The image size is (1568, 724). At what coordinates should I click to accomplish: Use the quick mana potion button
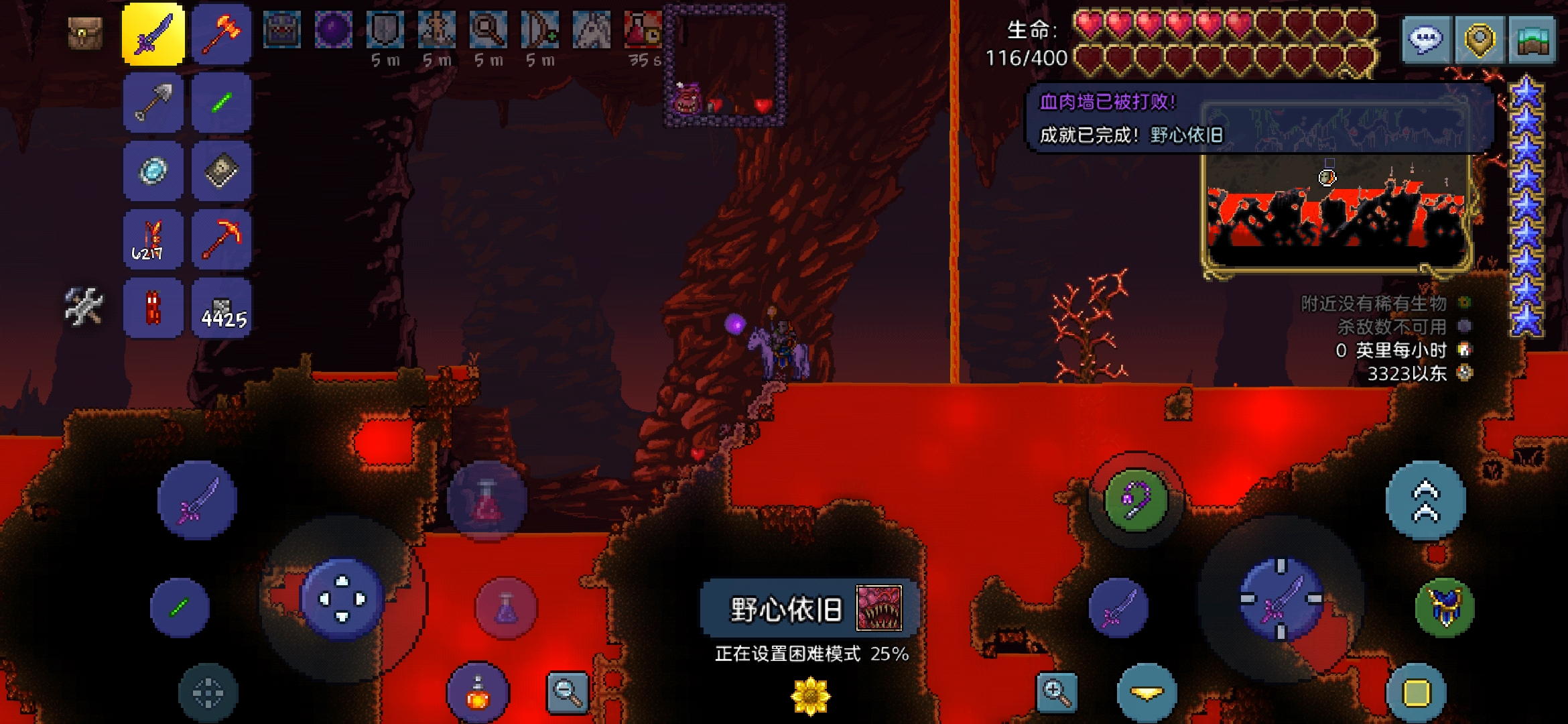click(x=506, y=608)
